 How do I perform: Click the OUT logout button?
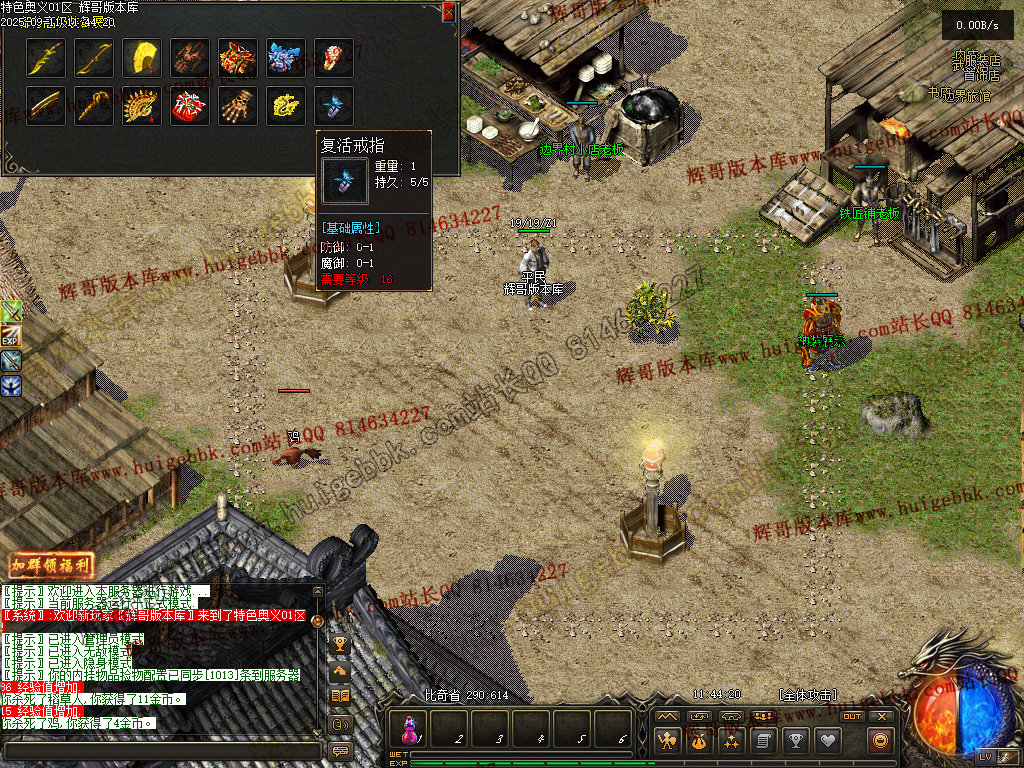point(852,716)
